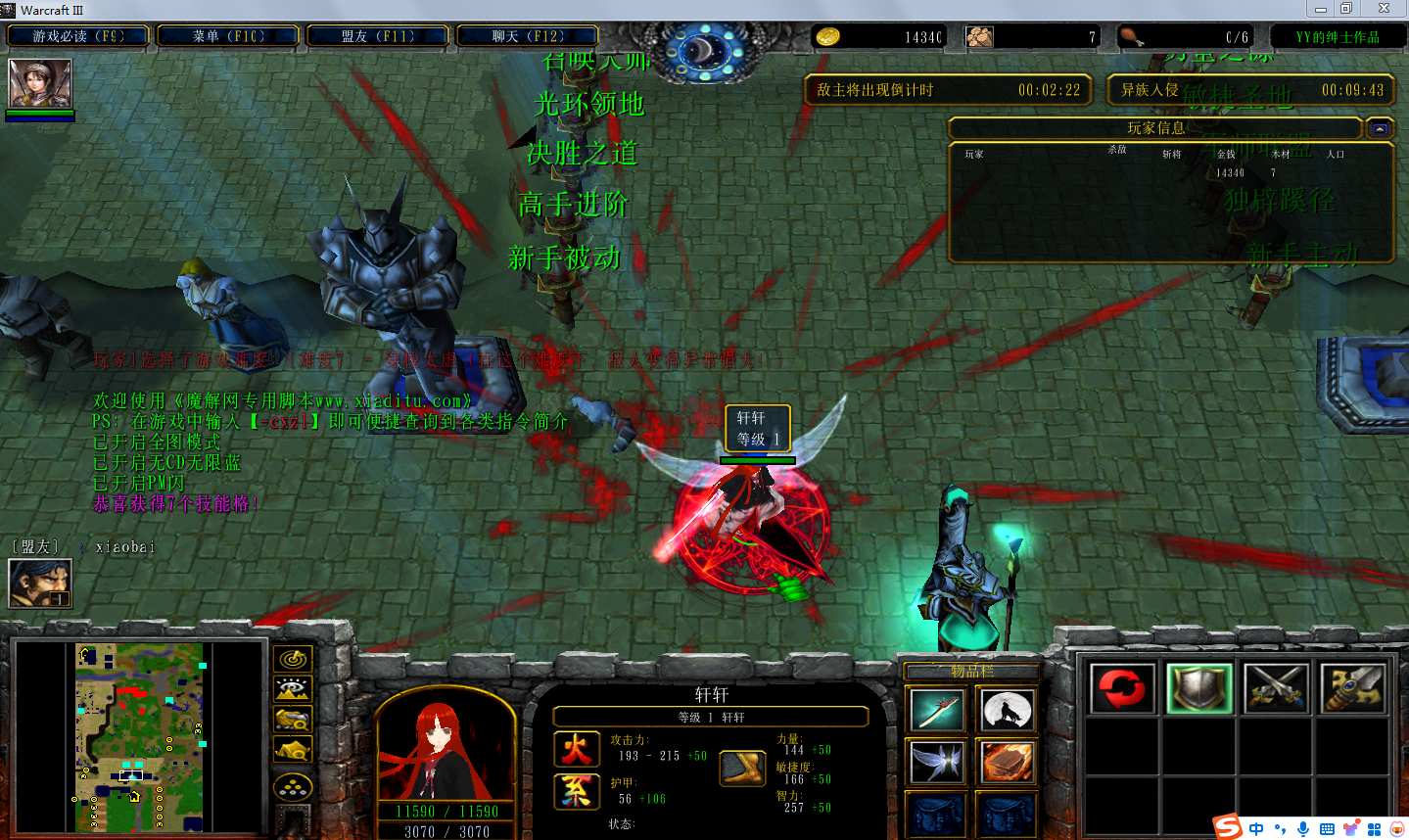The image size is (1409, 840).
Task: Collapse the 玩家信息 scoreboard panel
Action: 1380,128
